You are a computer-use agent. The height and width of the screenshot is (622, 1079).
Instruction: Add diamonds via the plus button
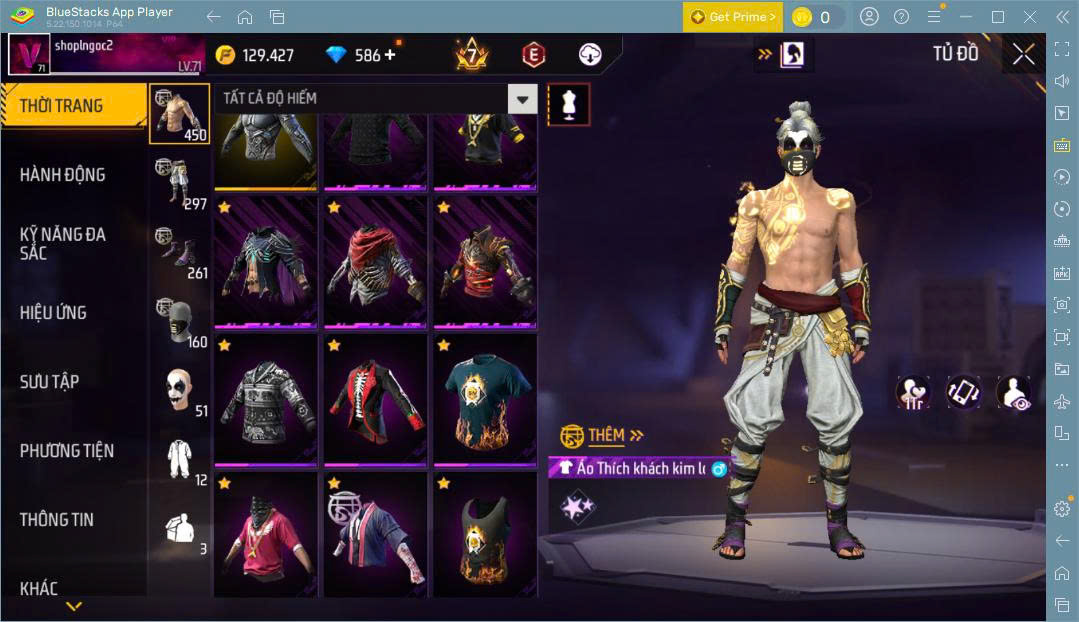coord(390,55)
